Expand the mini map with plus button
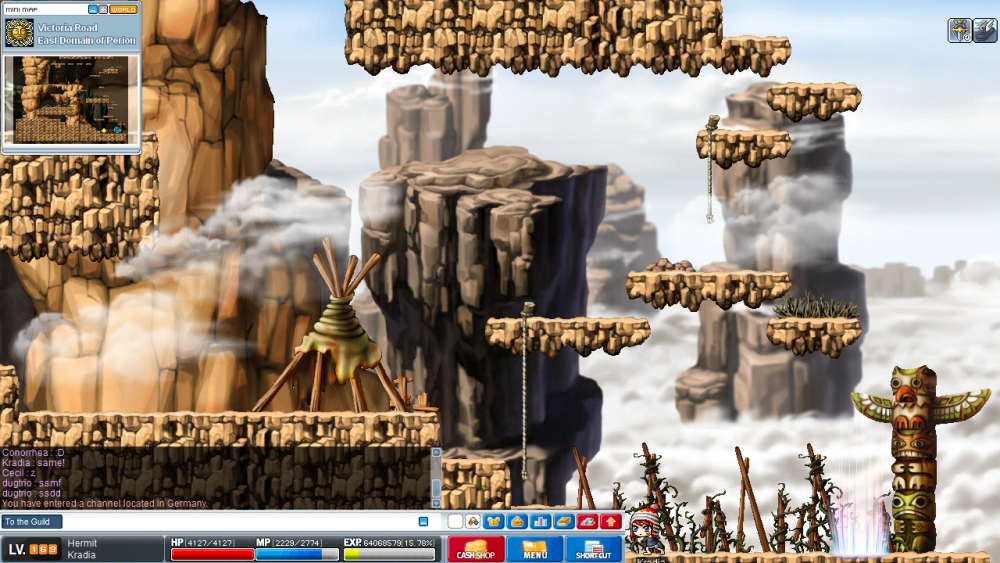Screen dimensions: 1000x563 click(103, 9)
